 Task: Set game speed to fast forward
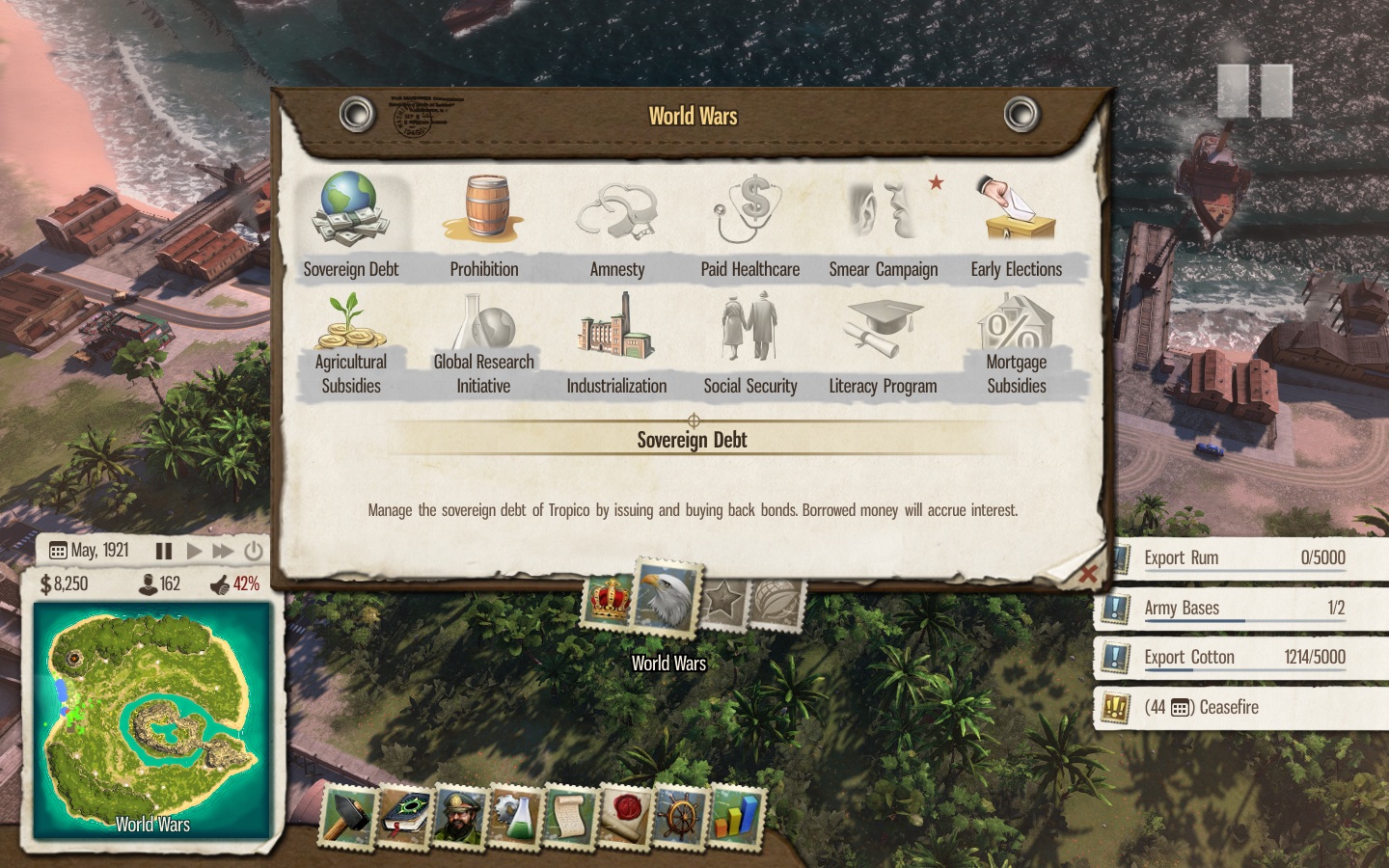223,551
